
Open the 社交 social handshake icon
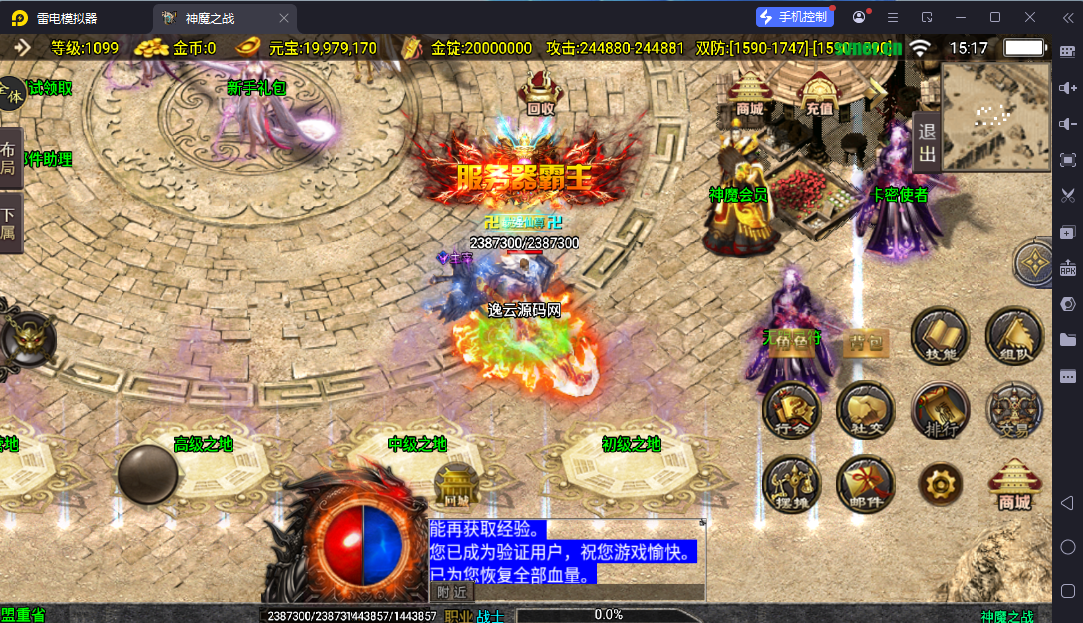click(866, 409)
